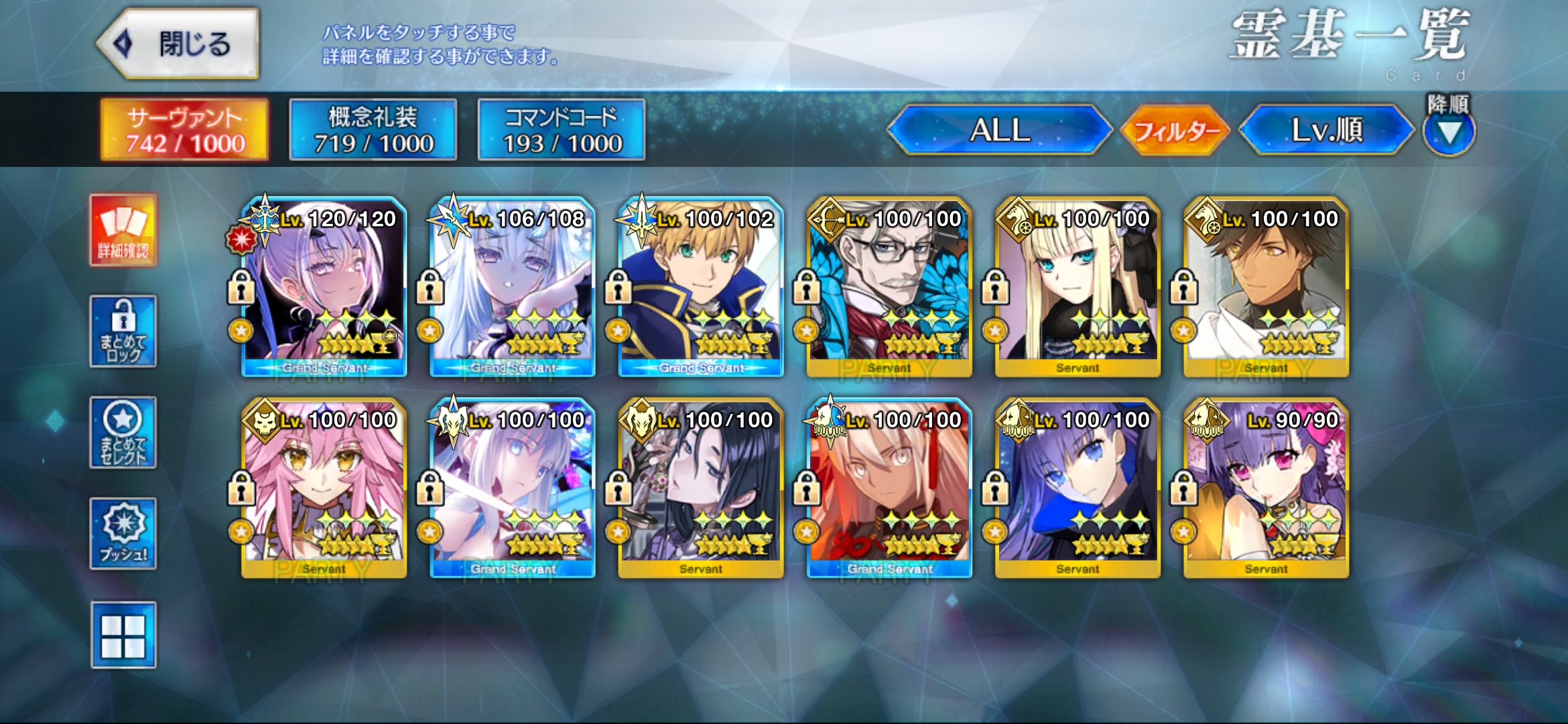Select the red-background white-haired Grand Servant card
This screenshot has width=1568, height=724.
coord(889,488)
